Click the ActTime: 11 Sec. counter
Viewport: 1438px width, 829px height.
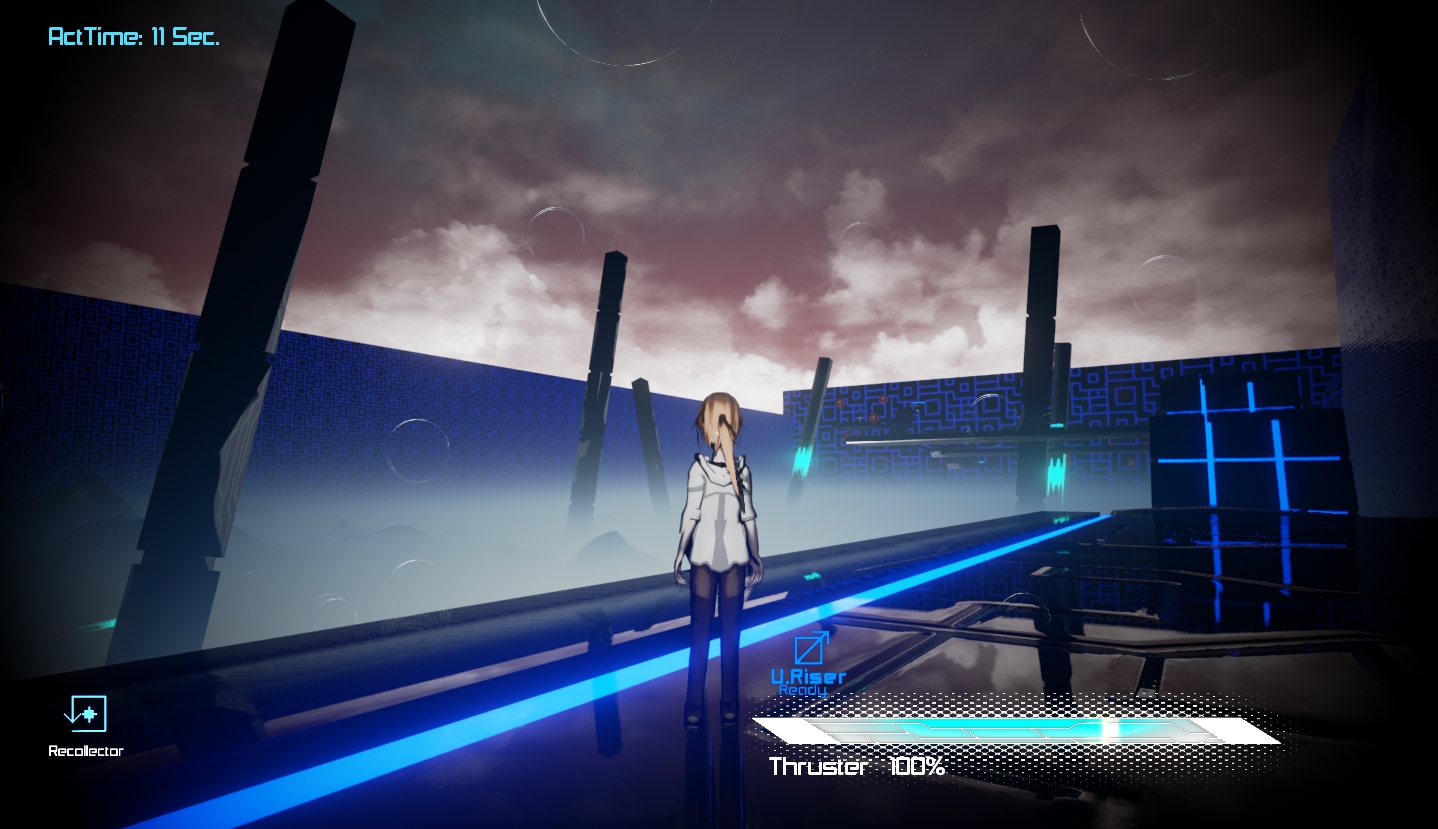[x=133, y=36]
